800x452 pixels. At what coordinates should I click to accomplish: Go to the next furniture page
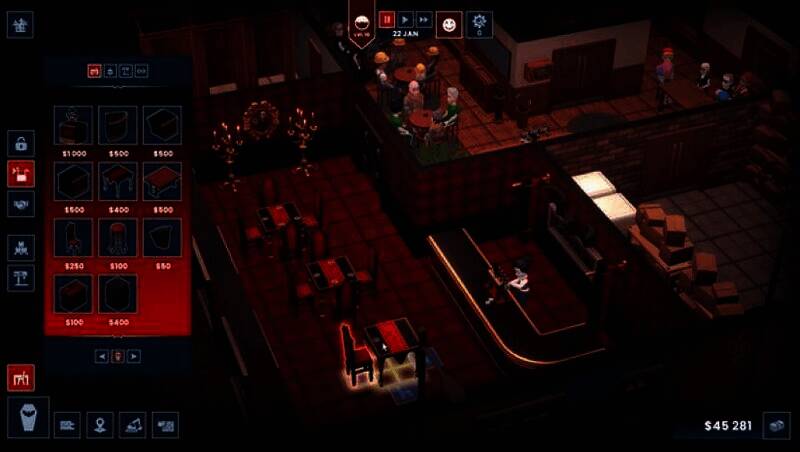point(134,356)
